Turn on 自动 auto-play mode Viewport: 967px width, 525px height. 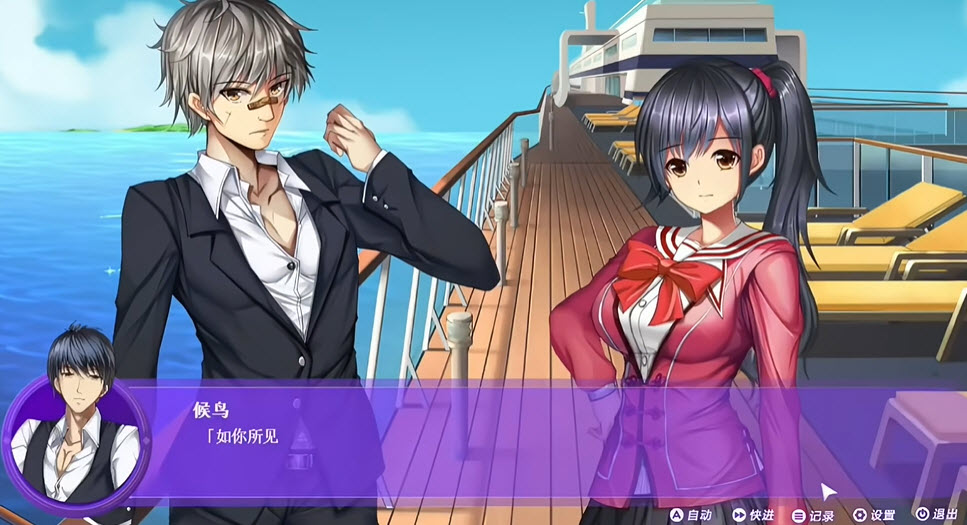point(691,515)
